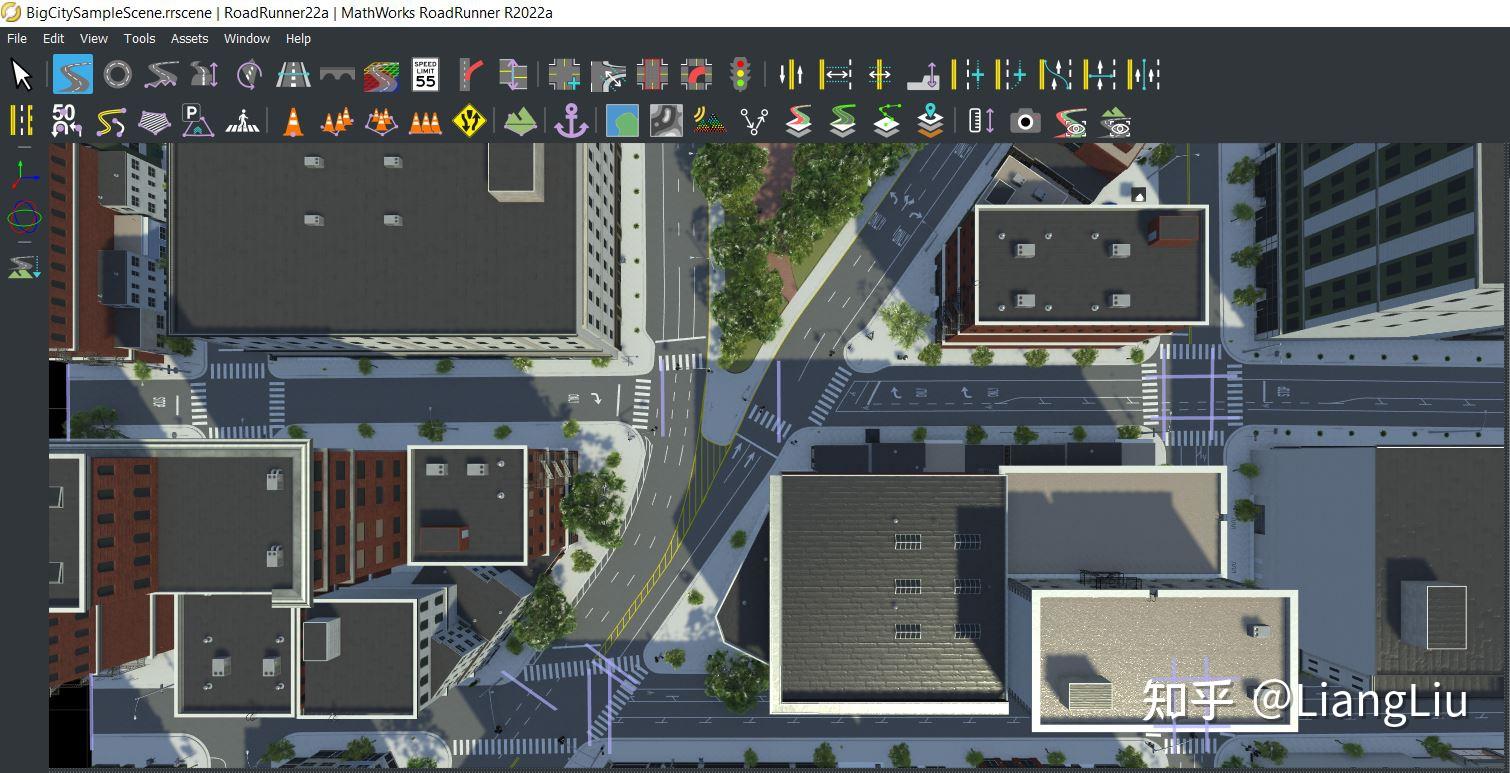Open the camera screenshot tool
The height and width of the screenshot is (773, 1510).
tap(1027, 120)
